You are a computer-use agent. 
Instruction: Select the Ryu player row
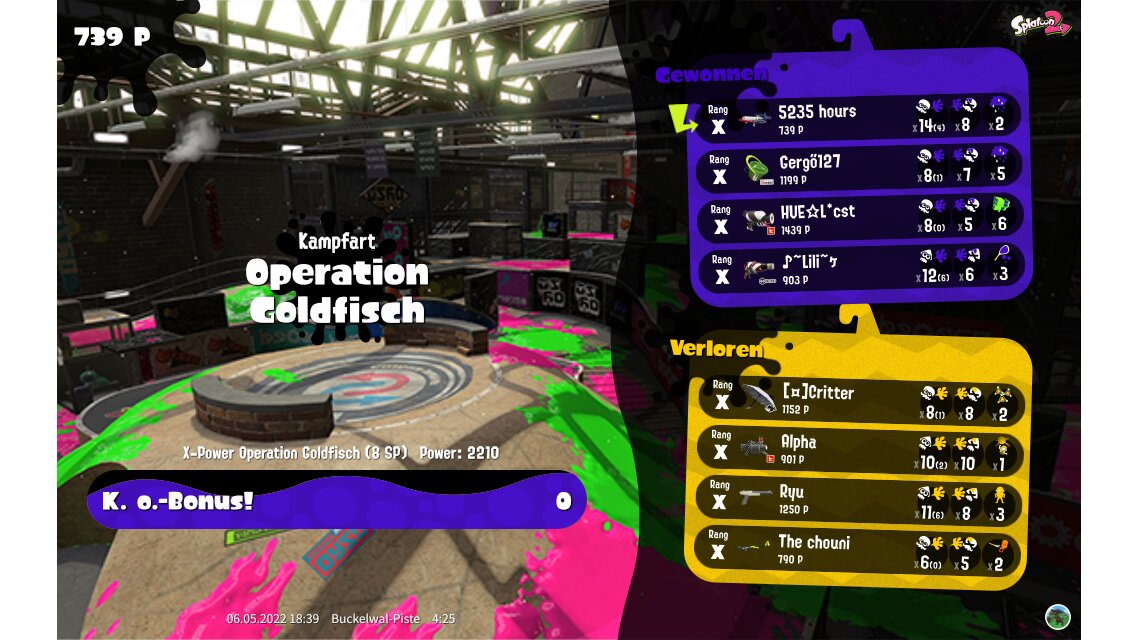(x=860, y=499)
